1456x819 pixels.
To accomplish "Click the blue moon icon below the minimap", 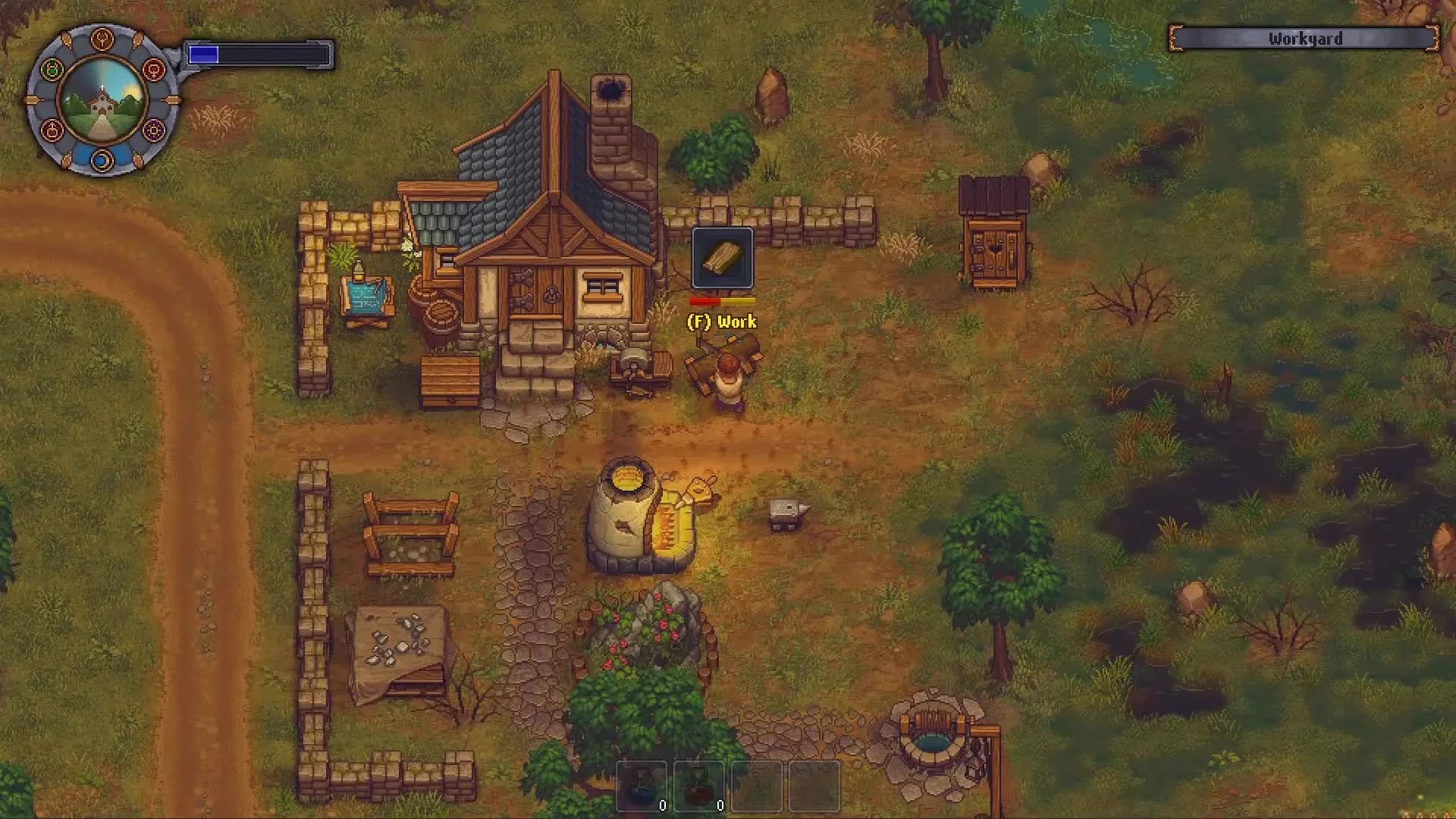I will point(102,161).
